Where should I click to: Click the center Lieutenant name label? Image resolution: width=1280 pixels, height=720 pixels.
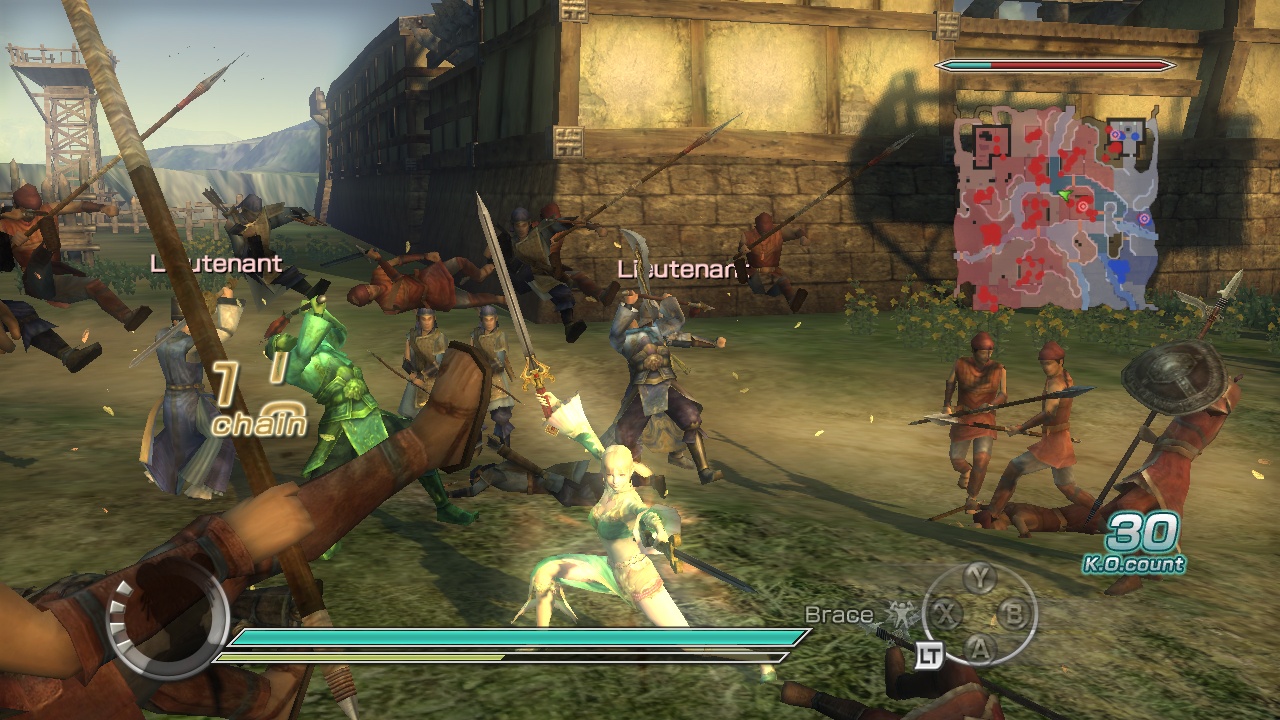point(683,269)
